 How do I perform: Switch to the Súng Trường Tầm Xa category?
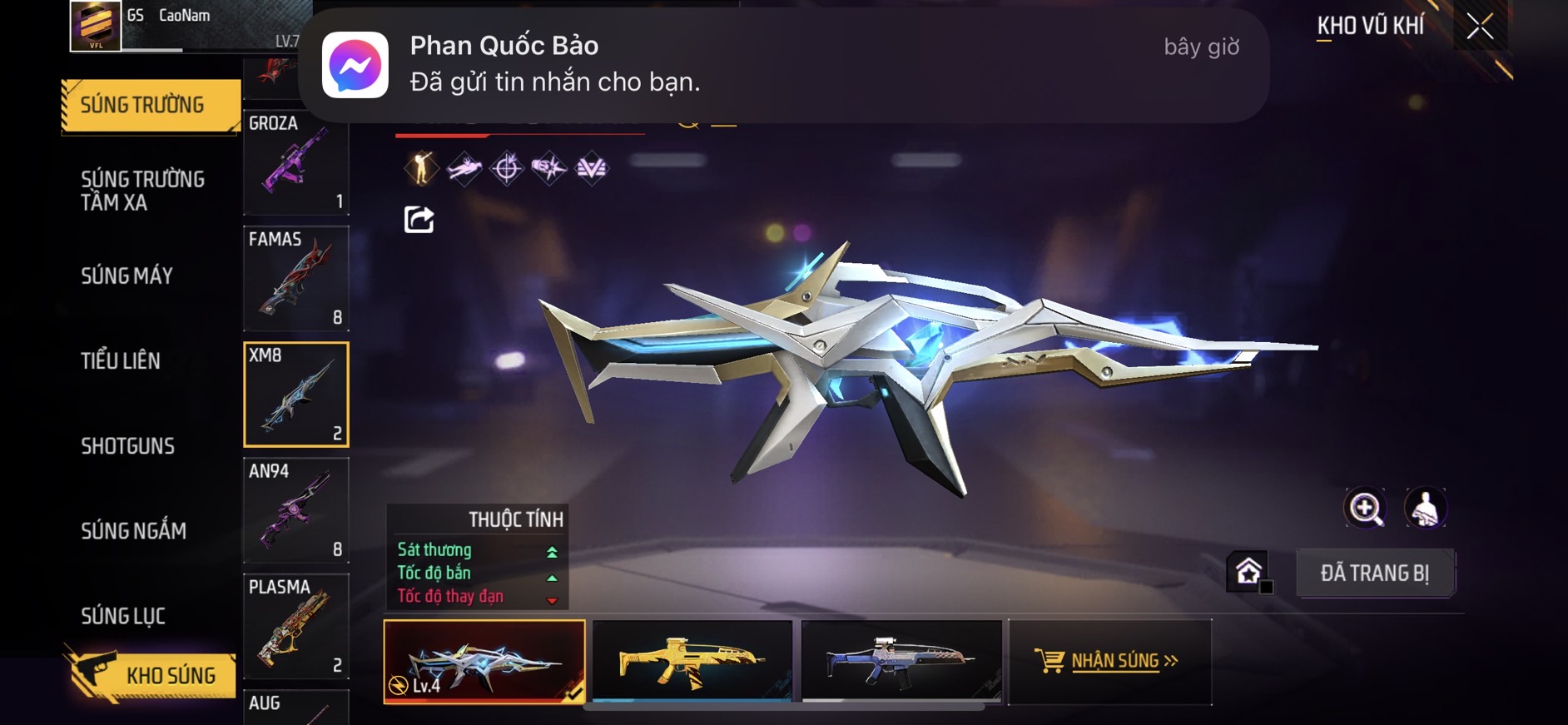142,191
